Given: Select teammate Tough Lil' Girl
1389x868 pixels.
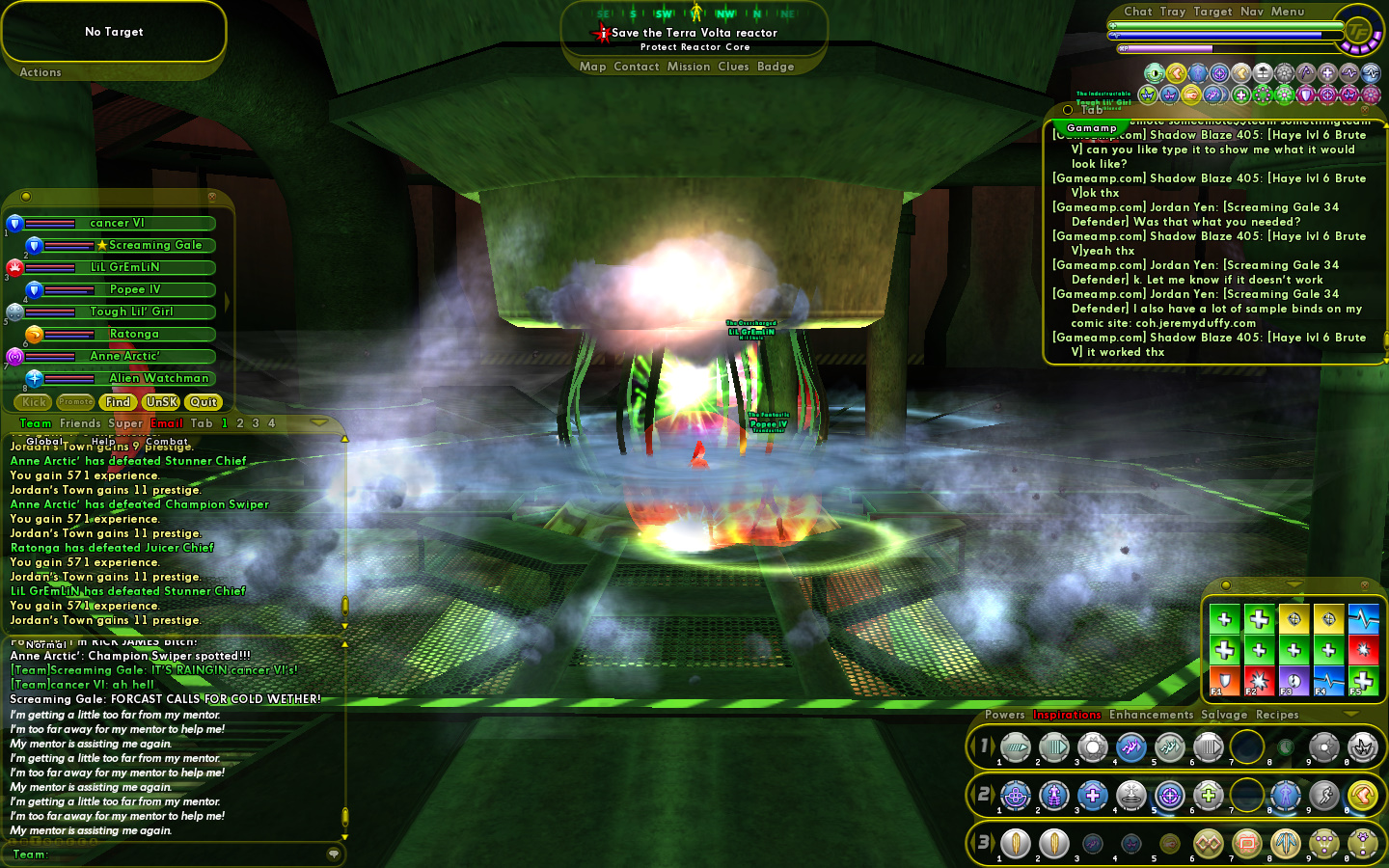Looking at the screenshot, I should tap(131, 312).
